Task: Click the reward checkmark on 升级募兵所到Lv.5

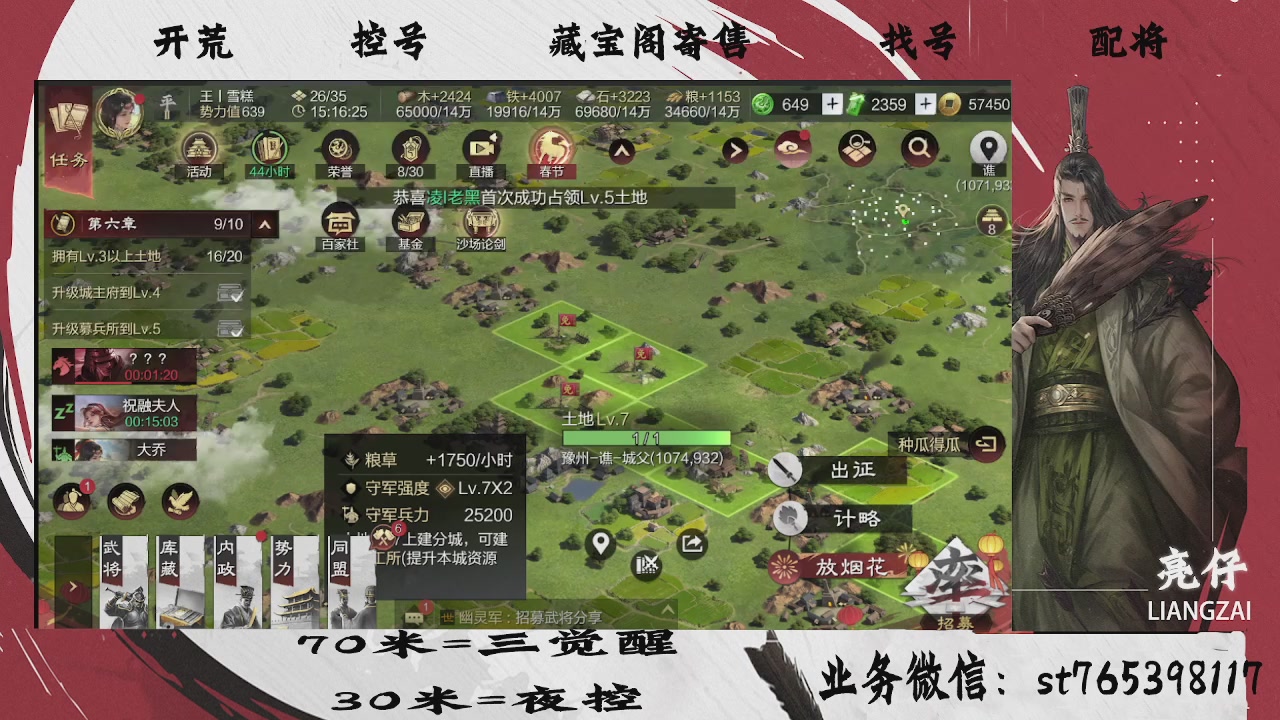Action: 230,328
